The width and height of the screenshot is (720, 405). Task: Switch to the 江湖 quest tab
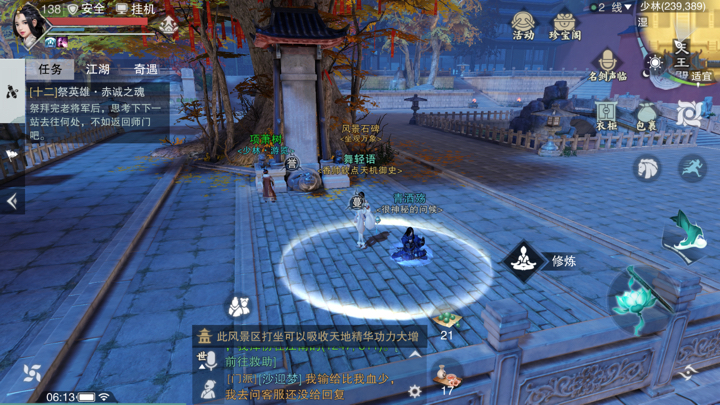click(98, 69)
